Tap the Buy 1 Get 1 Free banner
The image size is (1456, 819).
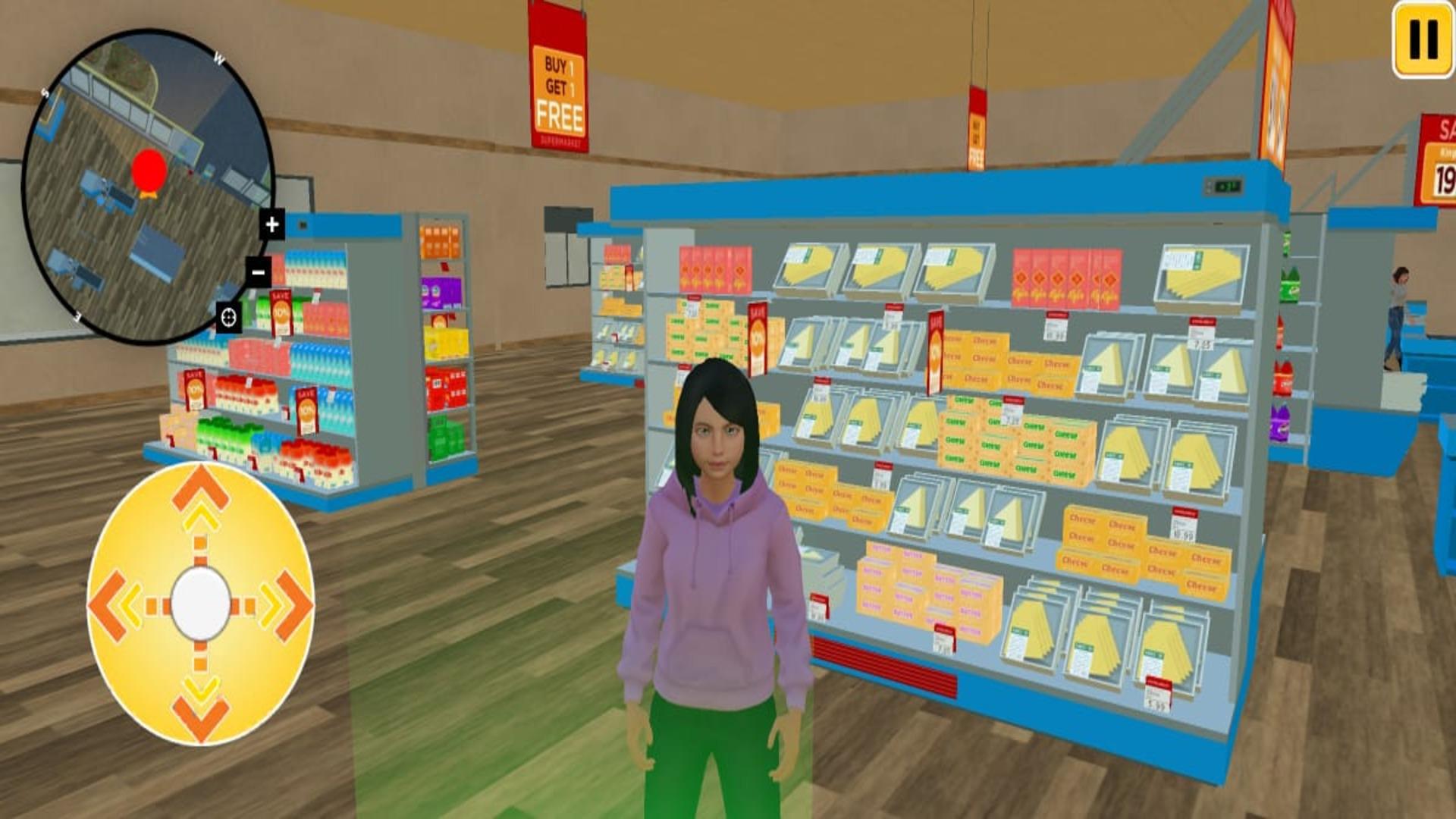click(559, 83)
